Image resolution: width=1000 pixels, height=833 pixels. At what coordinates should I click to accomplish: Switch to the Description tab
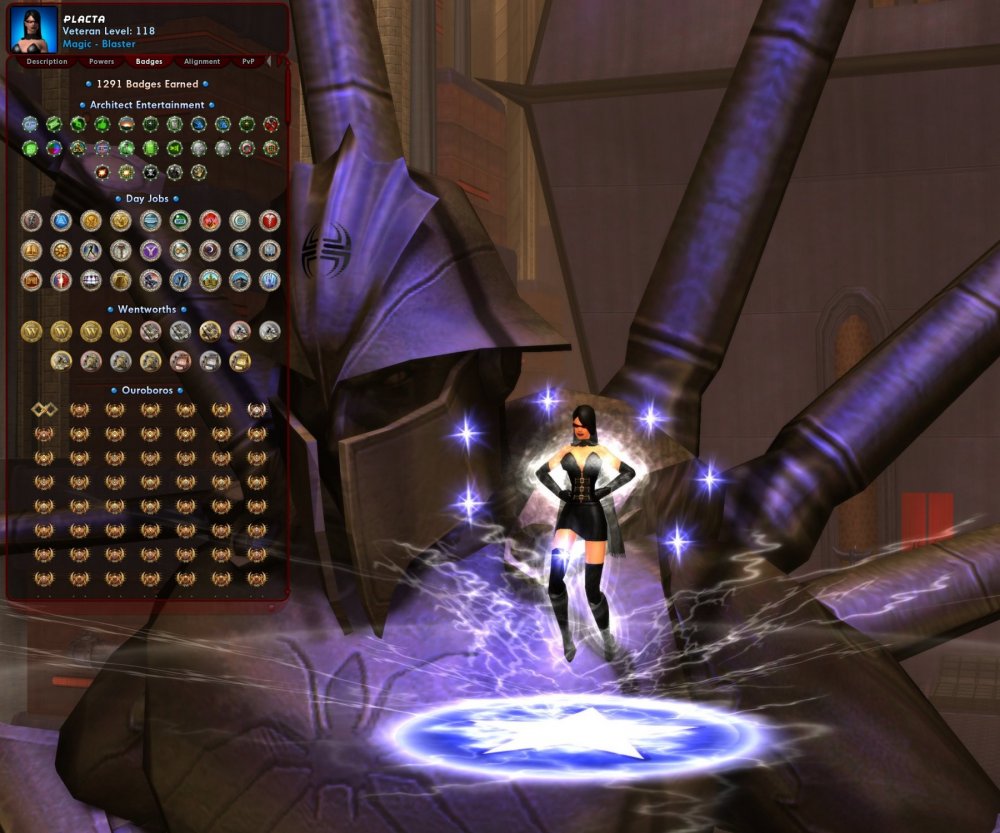(x=47, y=62)
